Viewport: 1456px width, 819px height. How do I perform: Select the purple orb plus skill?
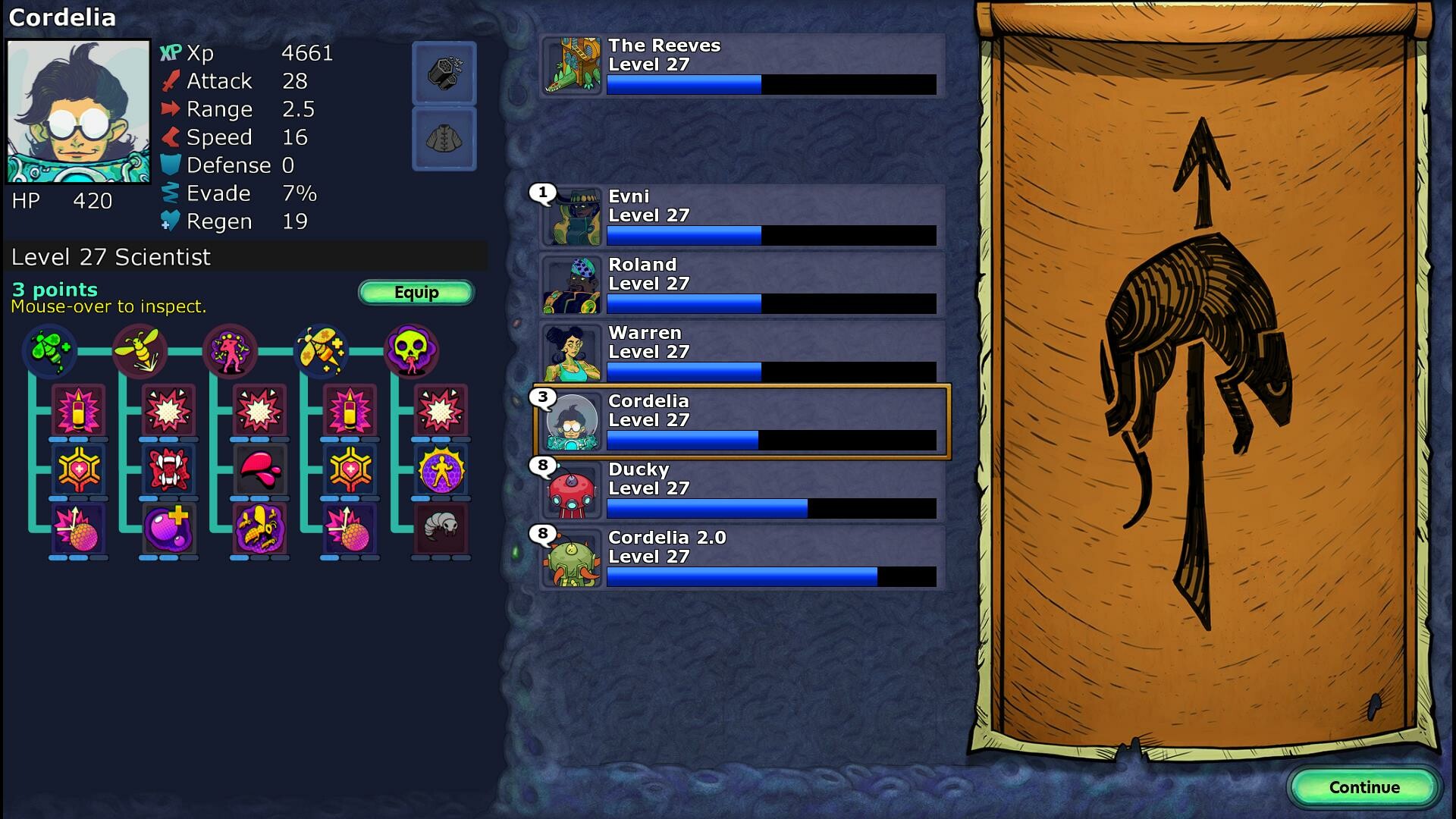[x=167, y=531]
